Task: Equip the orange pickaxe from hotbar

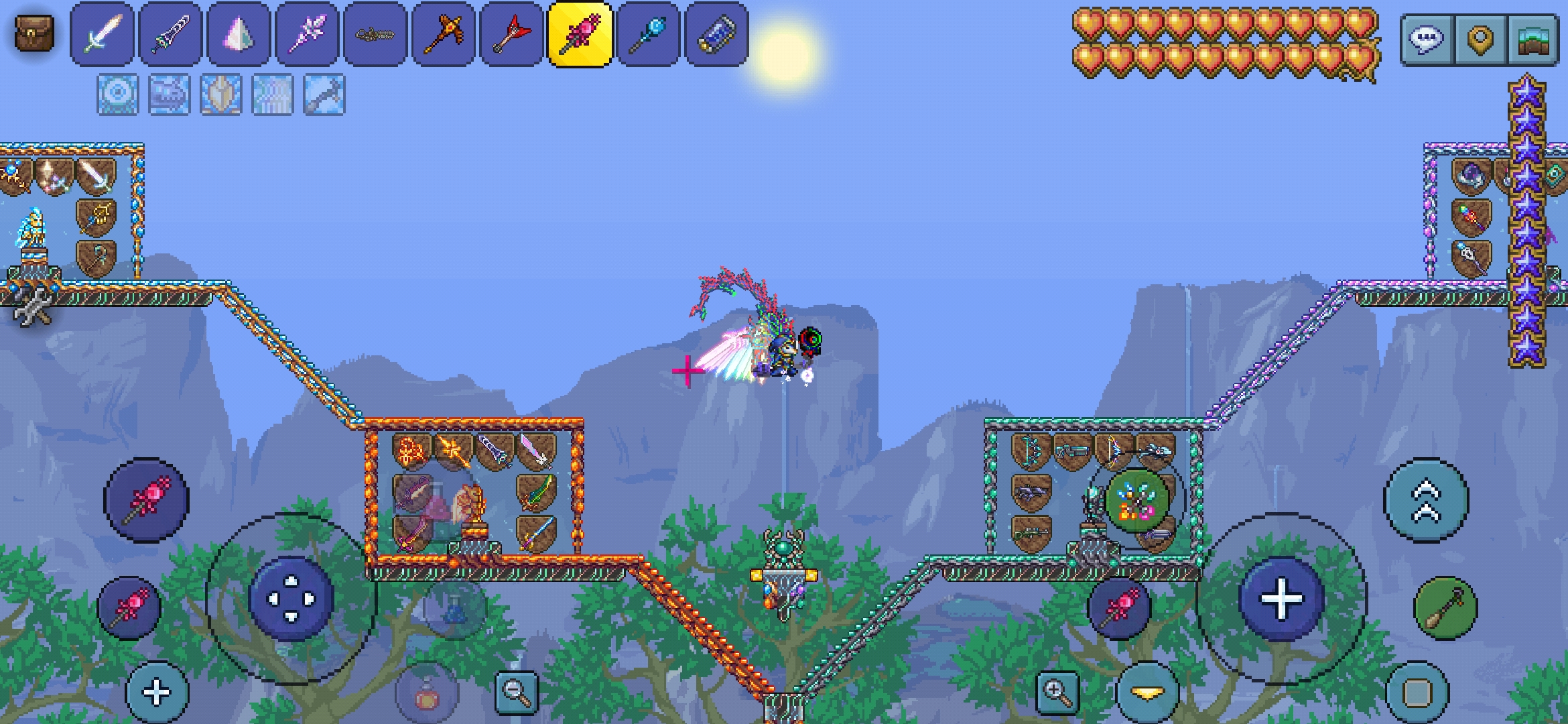Action: pos(444,34)
